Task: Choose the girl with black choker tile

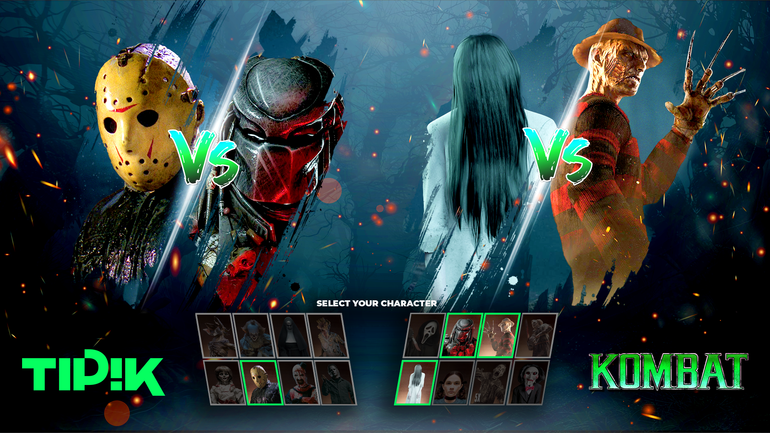Action: point(454,383)
